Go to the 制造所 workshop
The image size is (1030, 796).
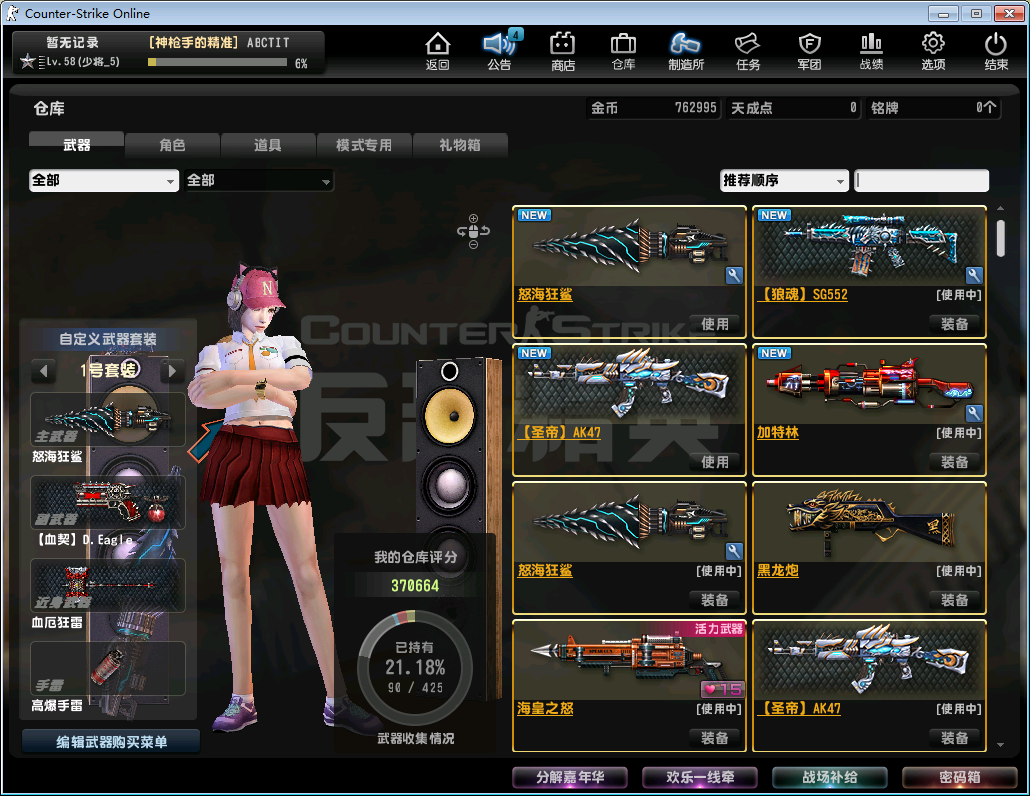point(686,51)
